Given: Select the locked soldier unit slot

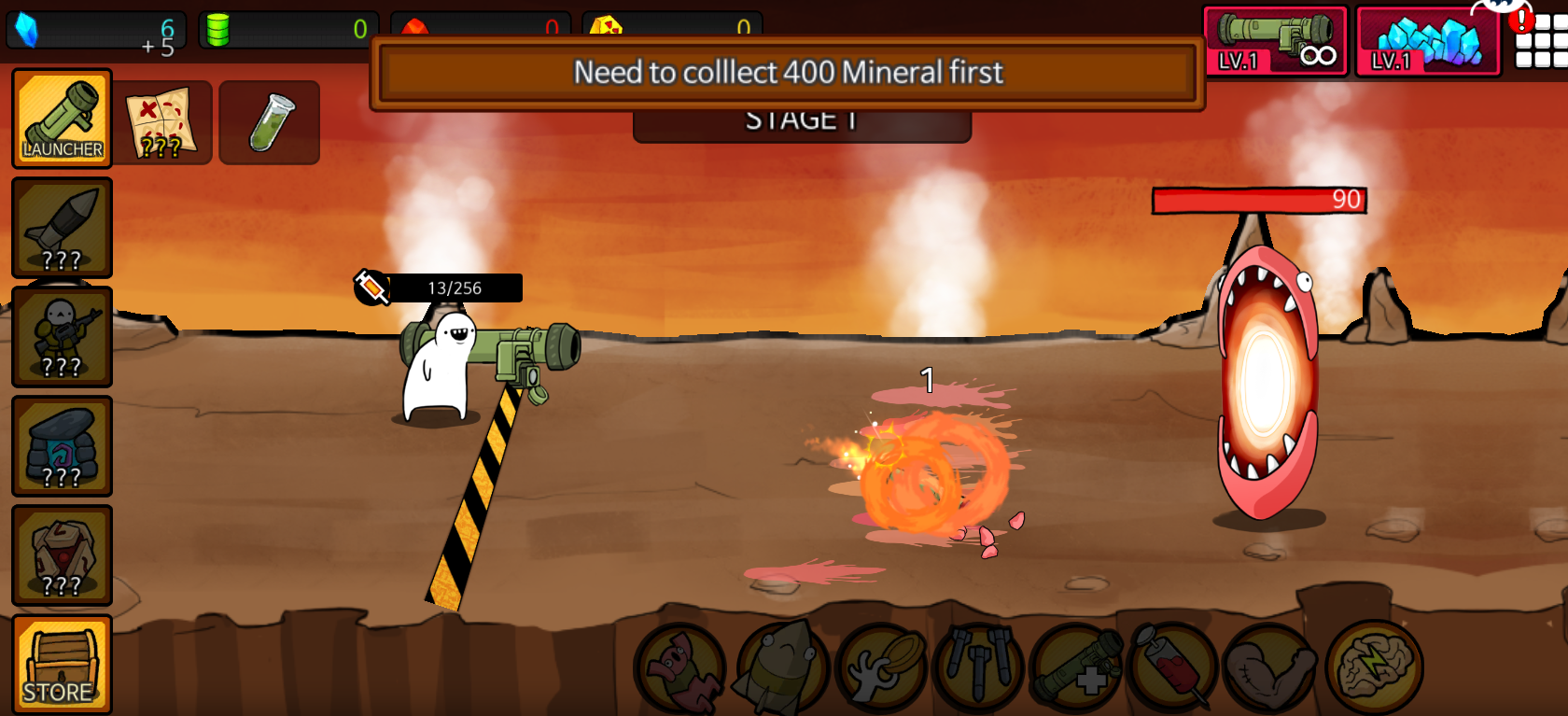Looking at the screenshot, I should (62, 337).
